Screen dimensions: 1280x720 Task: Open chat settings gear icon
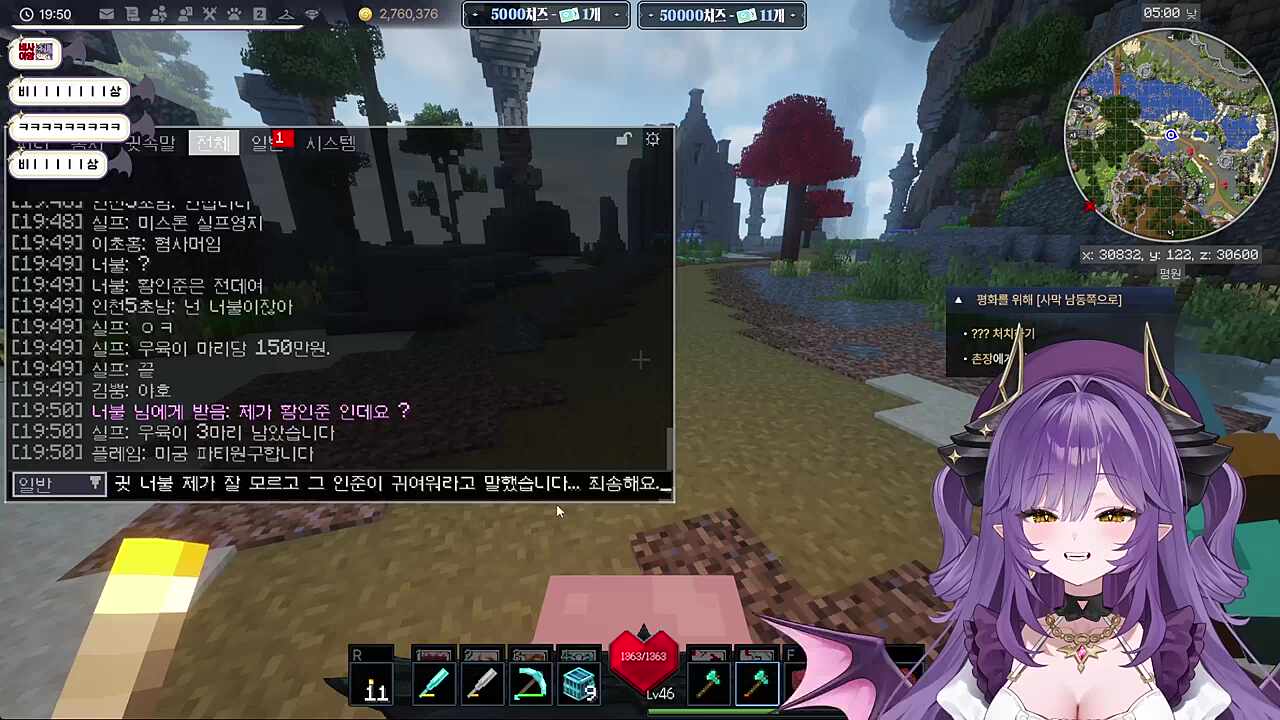point(652,140)
